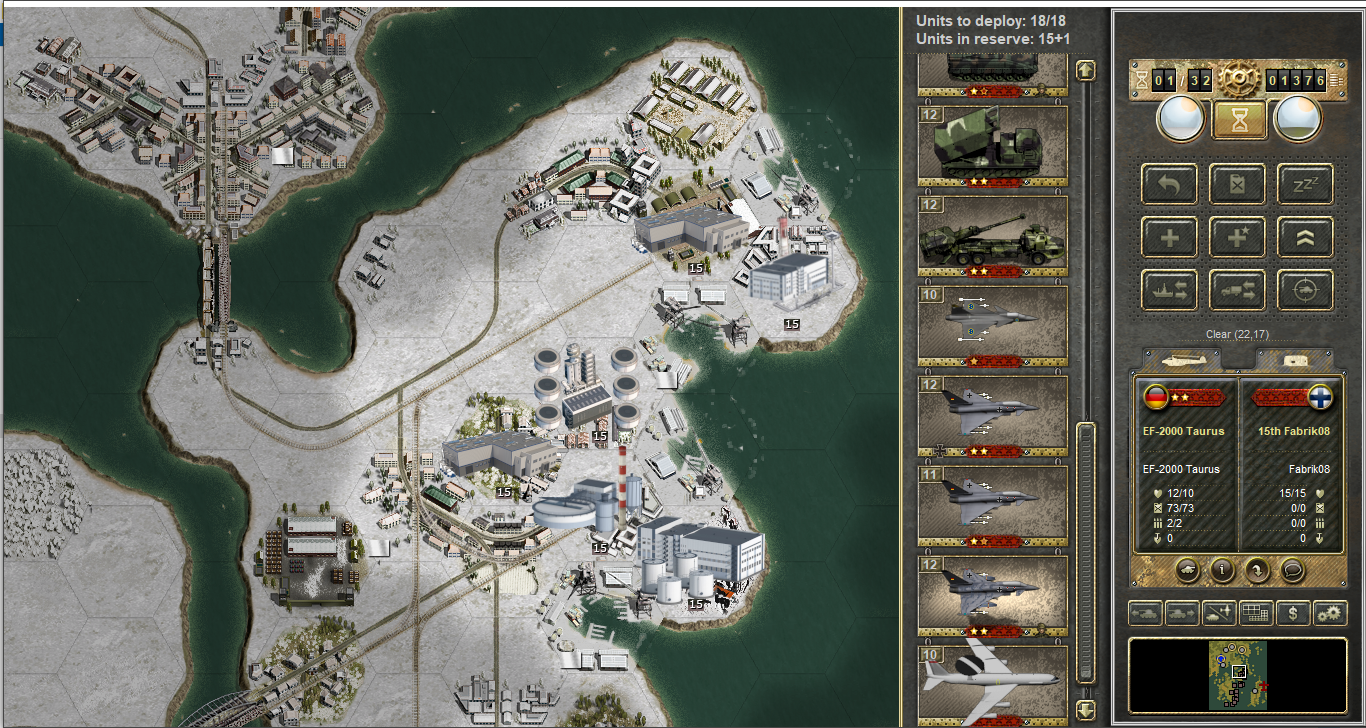Upgrade the unit with the chevrons button
Viewport: 1366px width, 728px height.
(x=1305, y=237)
